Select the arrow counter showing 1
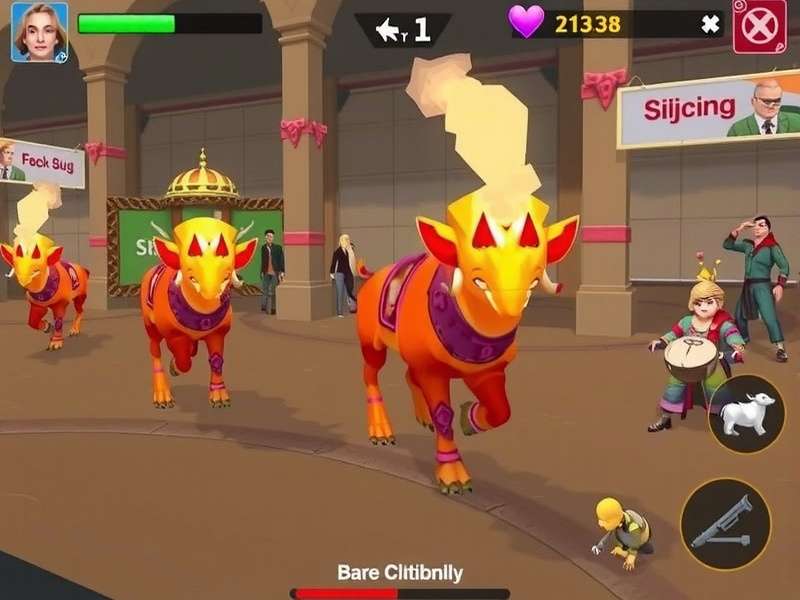 (403, 30)
